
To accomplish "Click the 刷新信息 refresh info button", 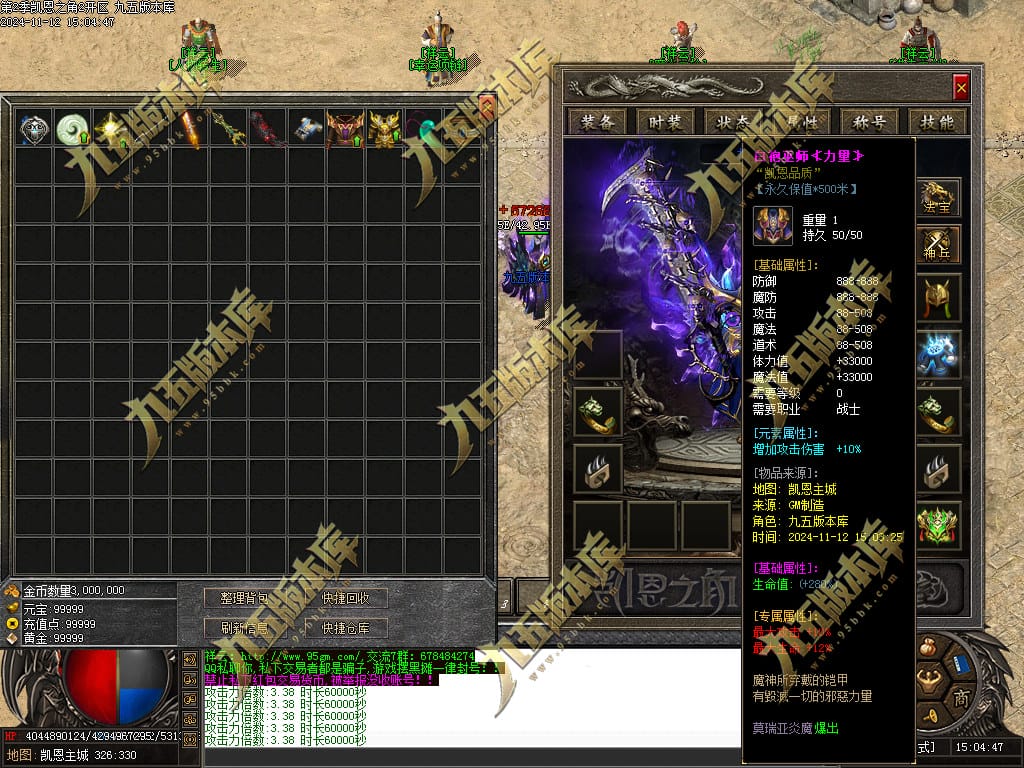I will click(245, 628).
